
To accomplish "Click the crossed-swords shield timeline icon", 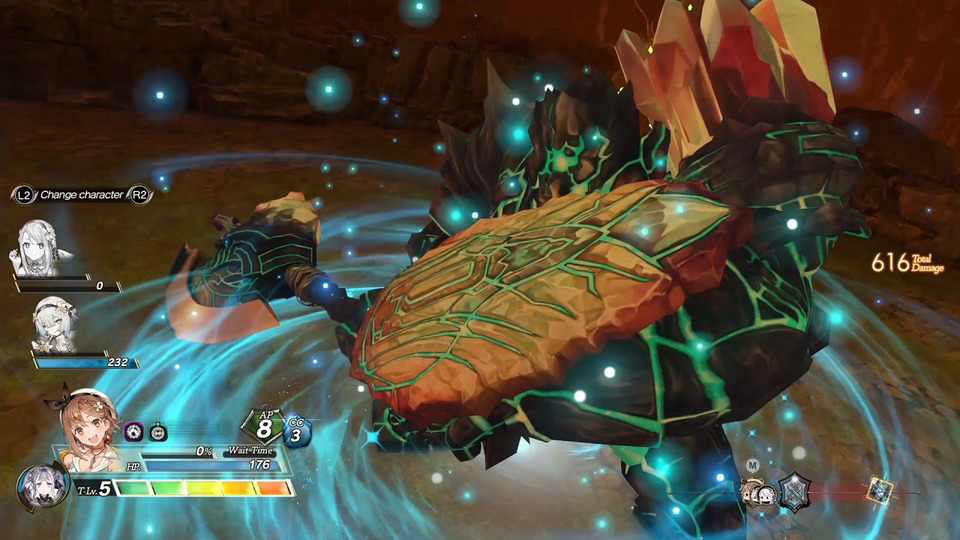I will pyautogui.click(x=794, y=492).
